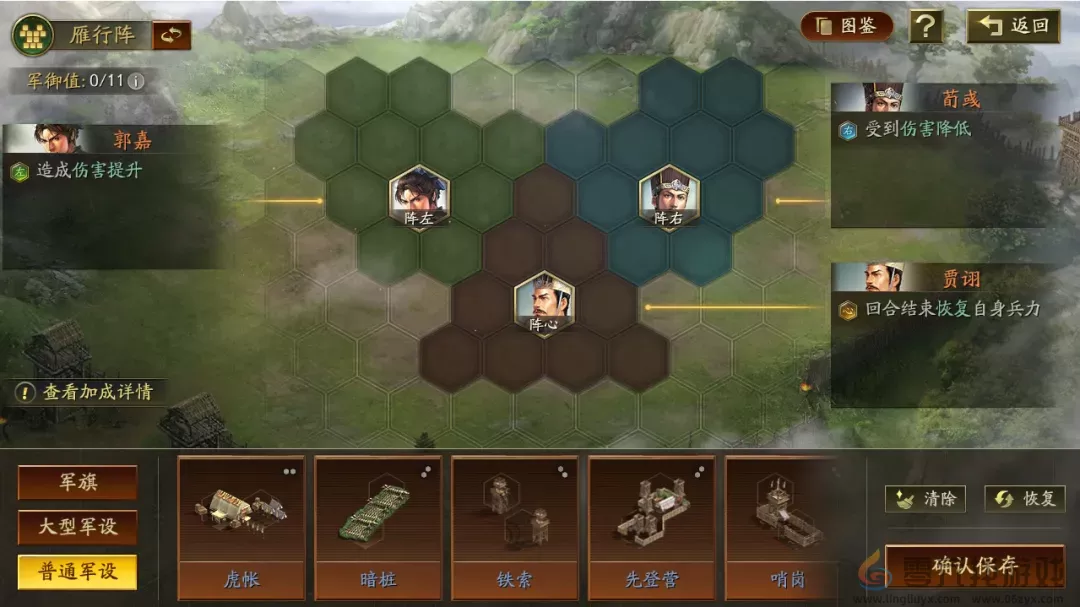Choose the 先登营 facility card
1080x607 pixels.
651,527
